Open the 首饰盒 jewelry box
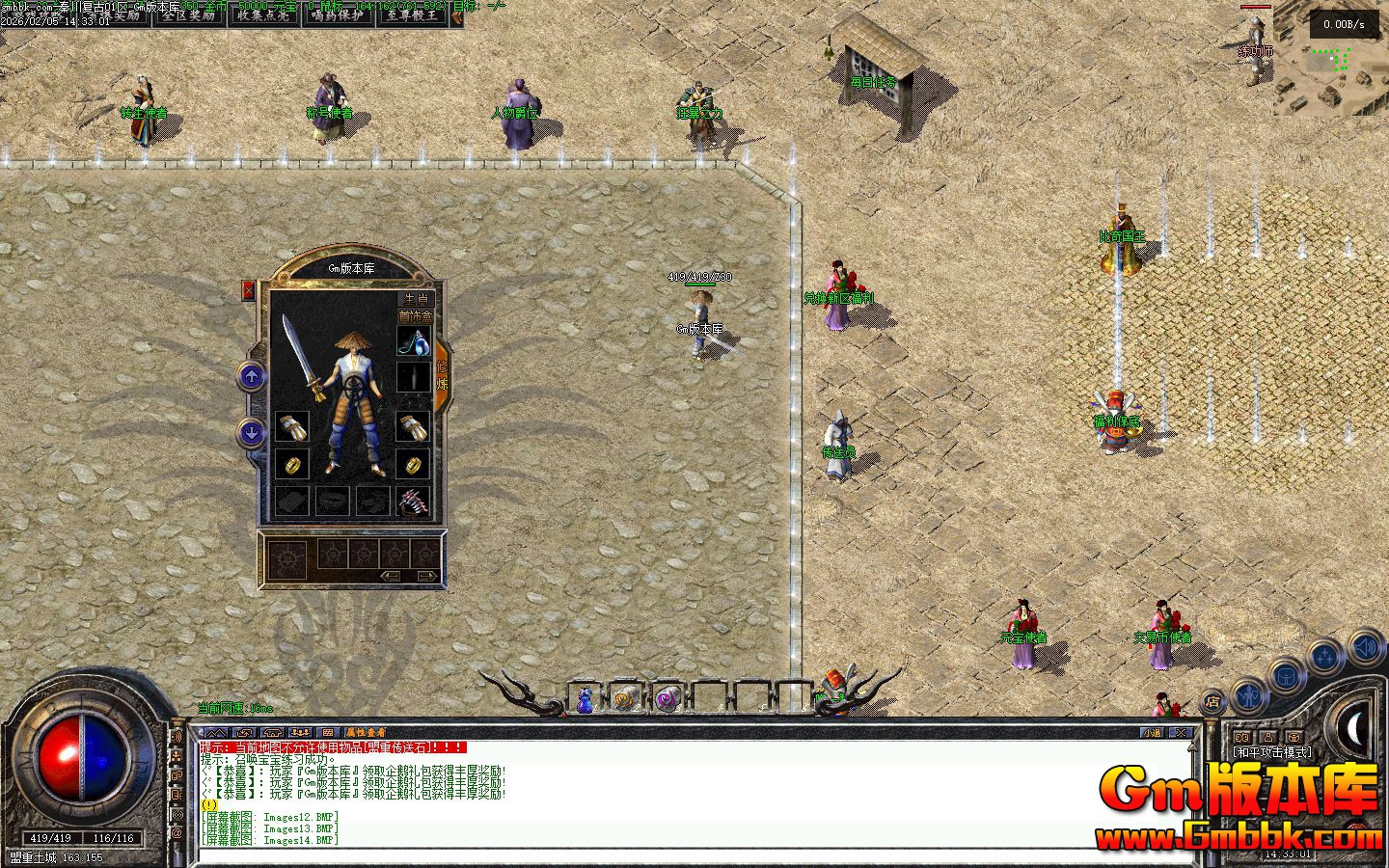1389x868 pixels. pos(416,316)
